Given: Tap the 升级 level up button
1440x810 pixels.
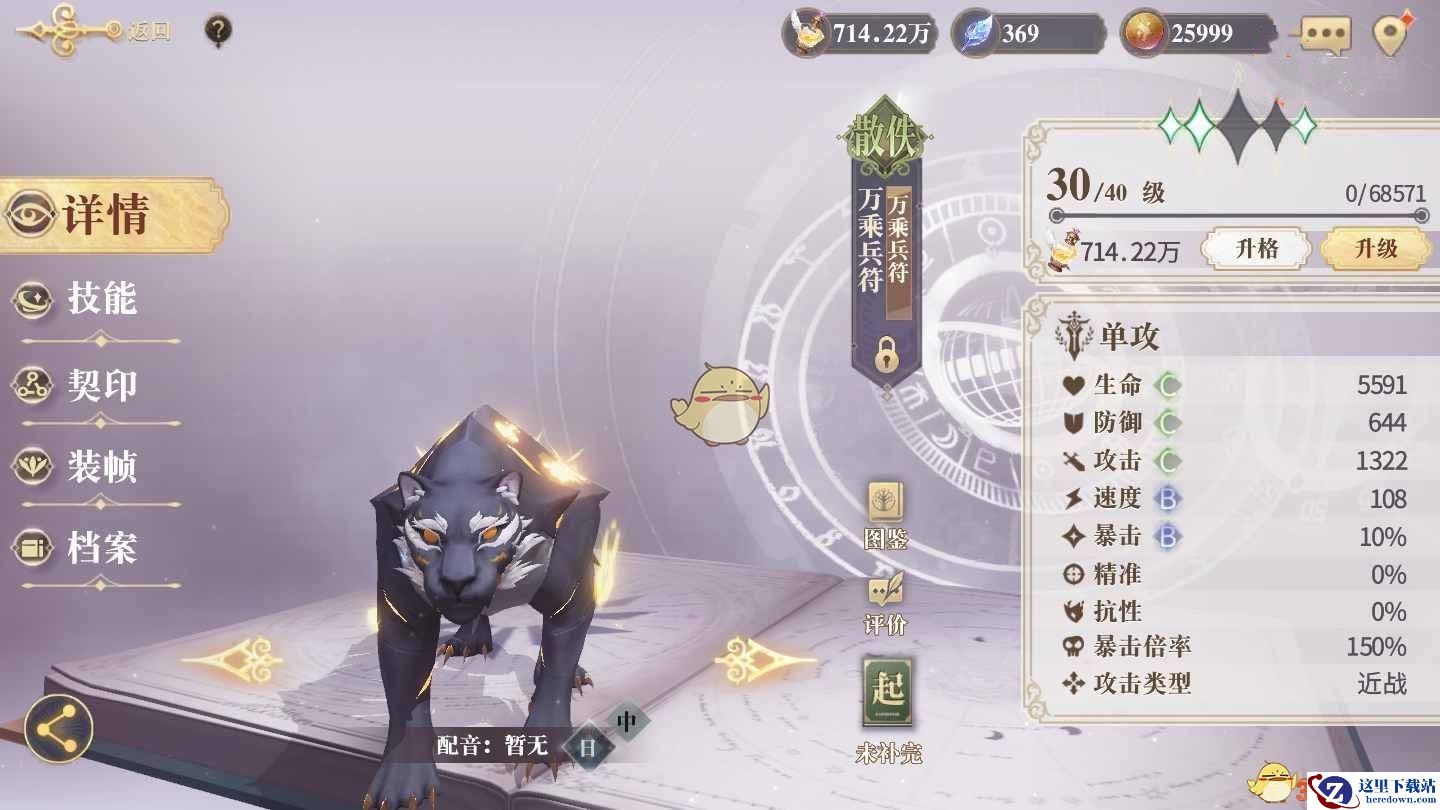Looking at the screenshot, I should point(1375,249).
